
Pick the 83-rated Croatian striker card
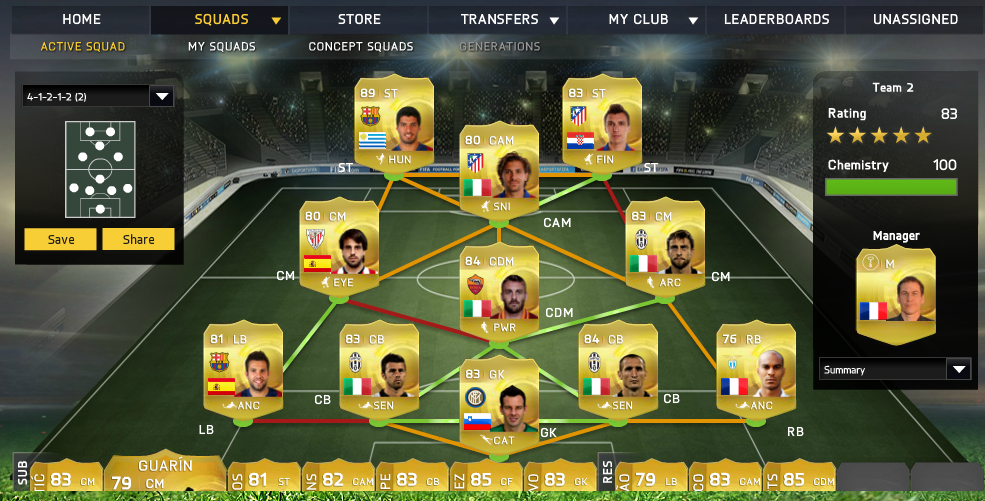pos(601,123)
